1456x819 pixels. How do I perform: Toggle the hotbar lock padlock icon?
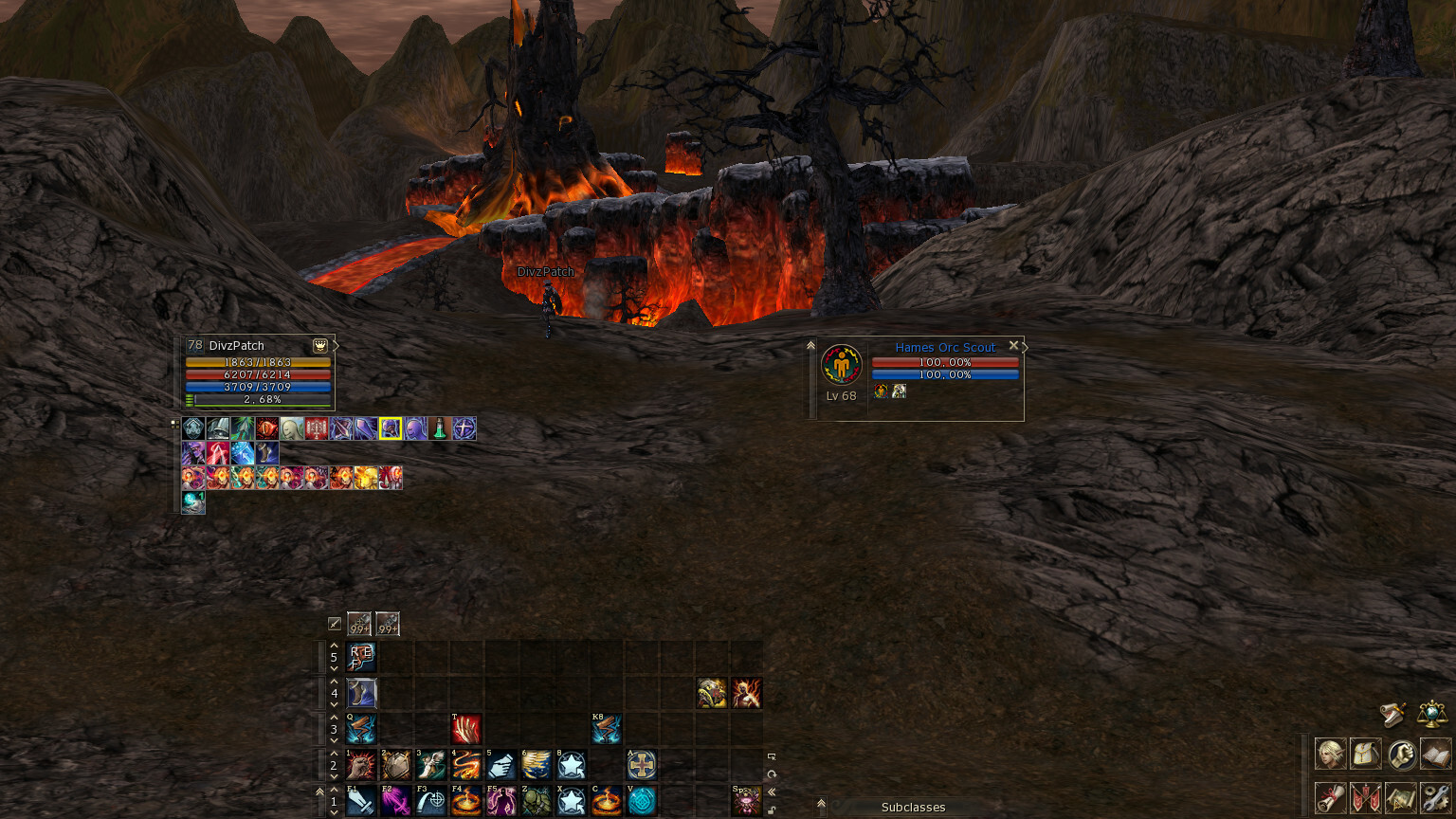(x=772, y=810)
